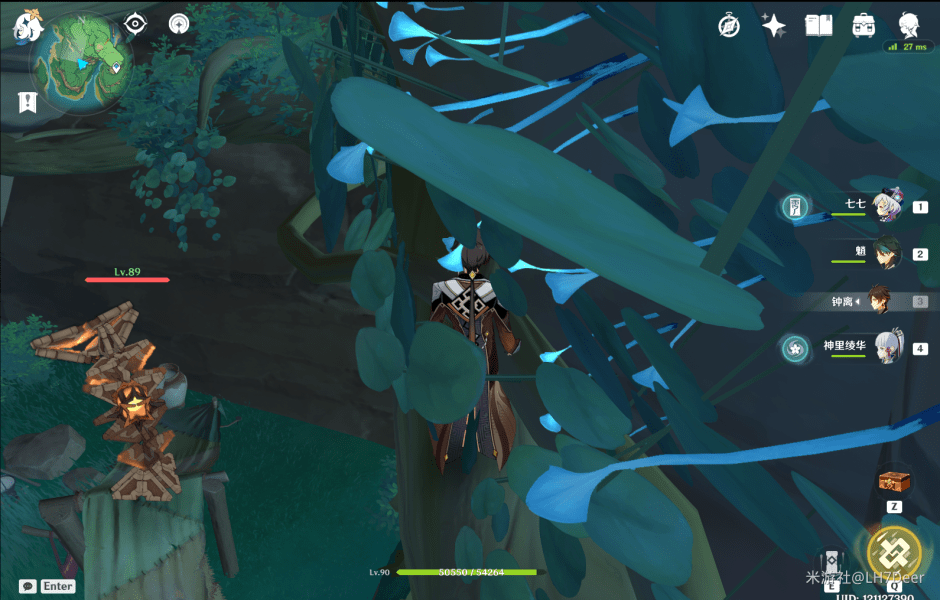The height and width of the screenshot is (600, 940).
Task: Open the character profile head icon
Action: click(908, 25)
